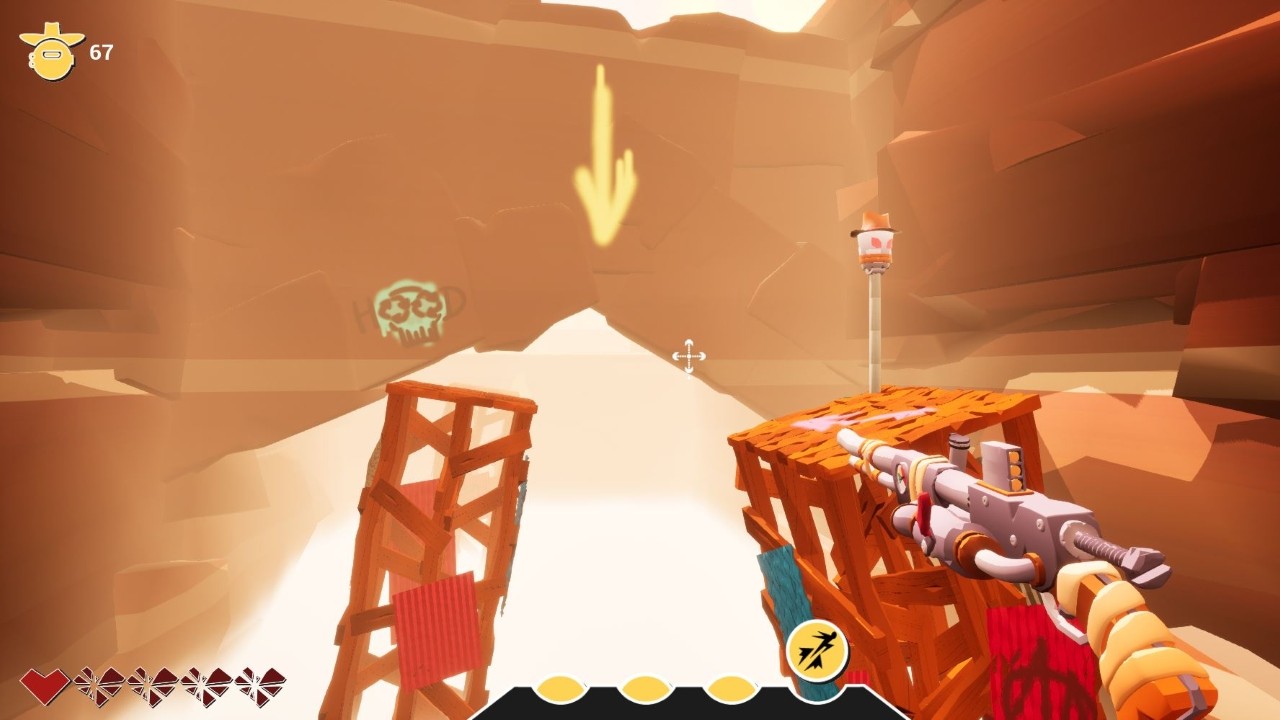The height and width of the screenshot is (720, 1280).
Task: Click the cowboy hat atop the lantern post
Action: 875,222
